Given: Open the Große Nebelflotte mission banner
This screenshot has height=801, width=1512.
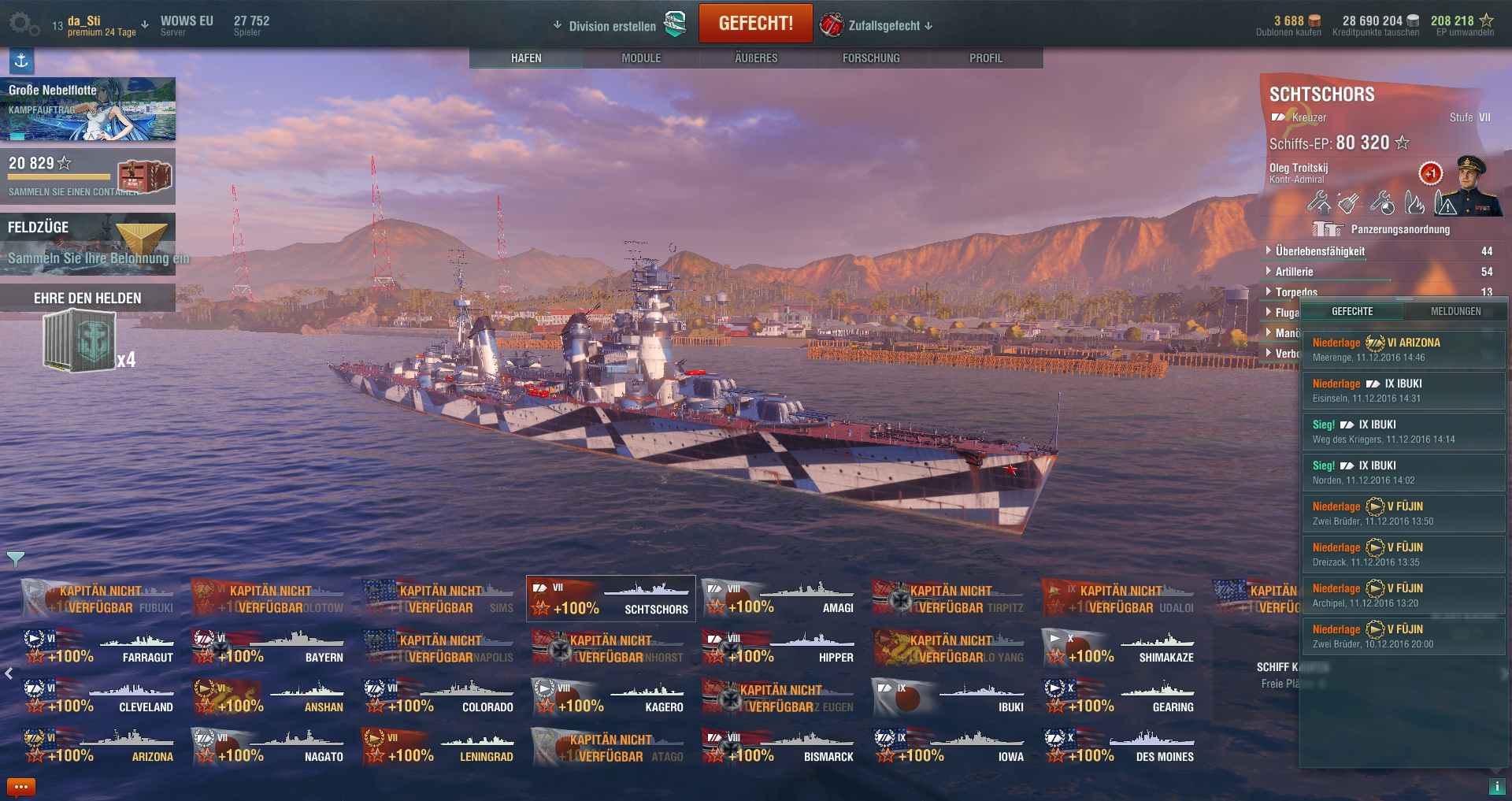Looking at the screenshot, I should pyautogui.click(x=87, y=109).
